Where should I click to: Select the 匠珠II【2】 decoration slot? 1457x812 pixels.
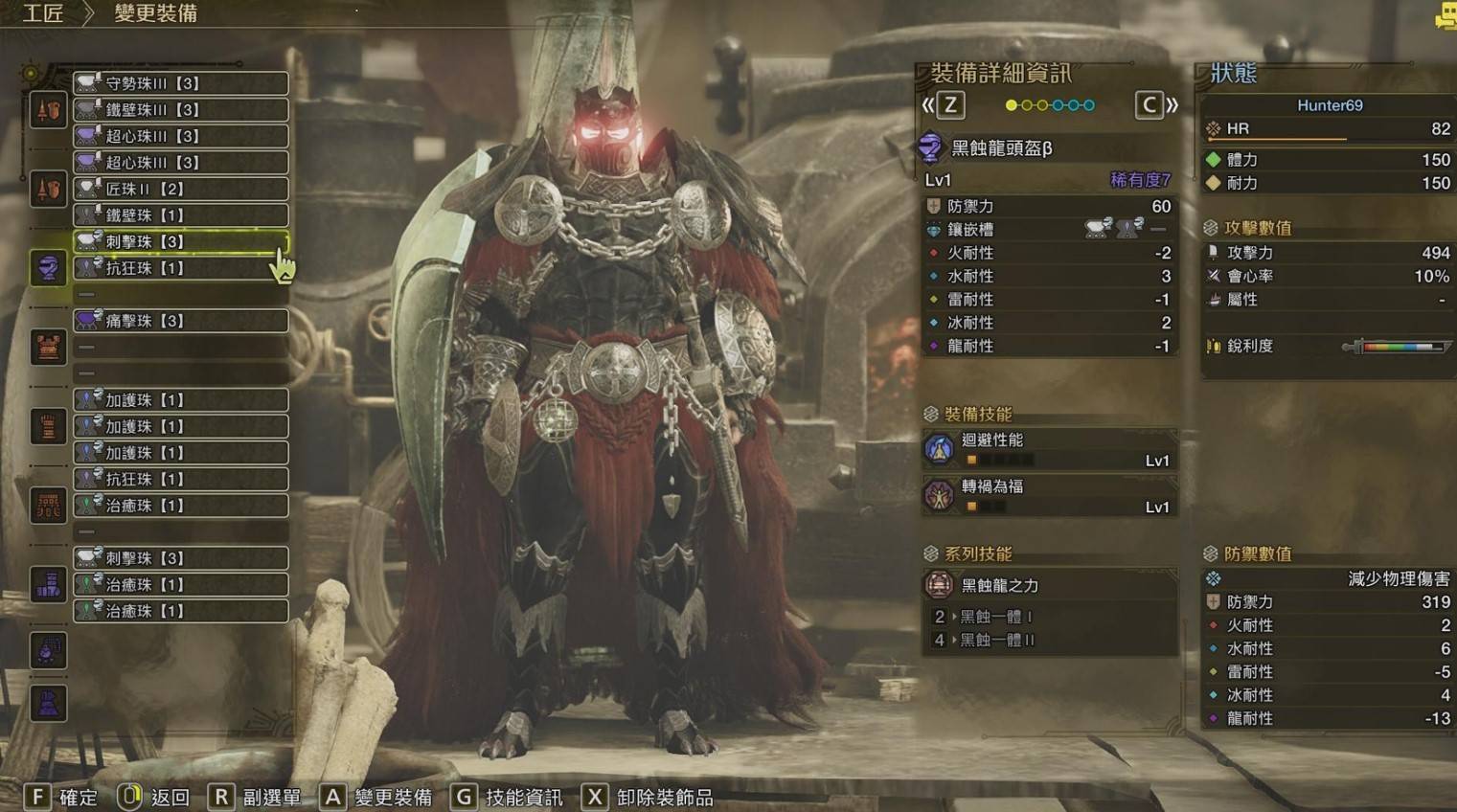[181, 189]
